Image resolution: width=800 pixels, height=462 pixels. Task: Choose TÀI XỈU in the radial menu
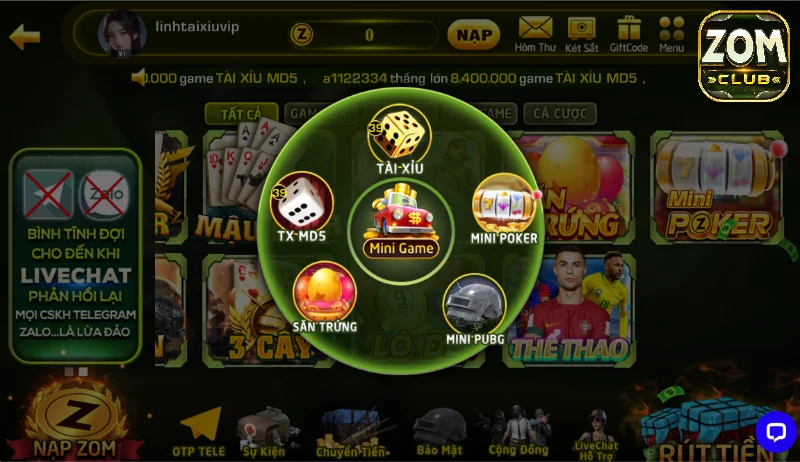399,139
